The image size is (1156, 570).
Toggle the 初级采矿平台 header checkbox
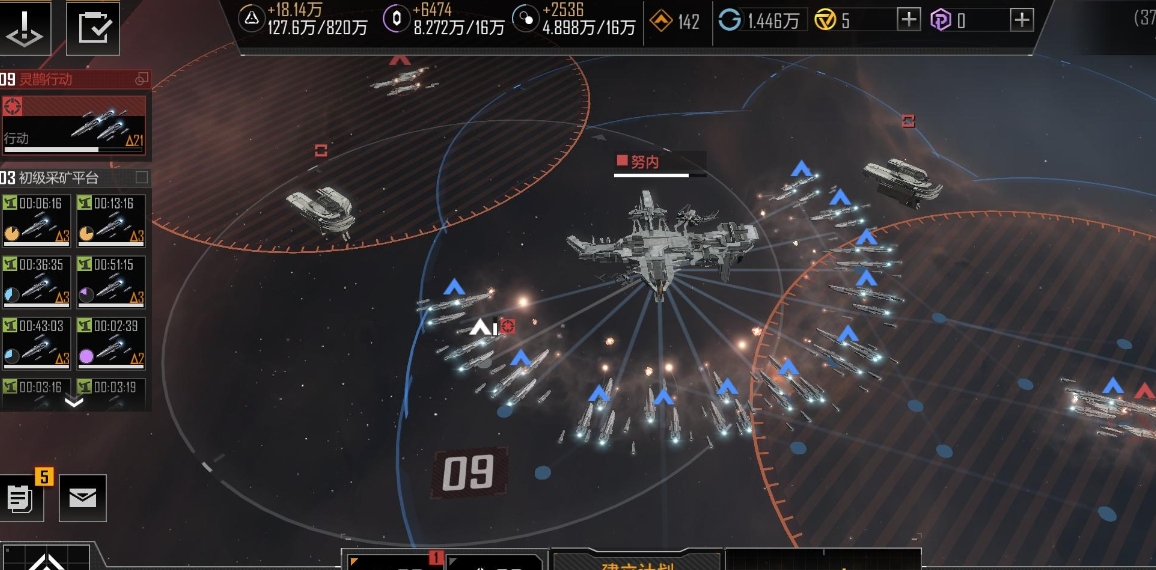pos(142,178)
